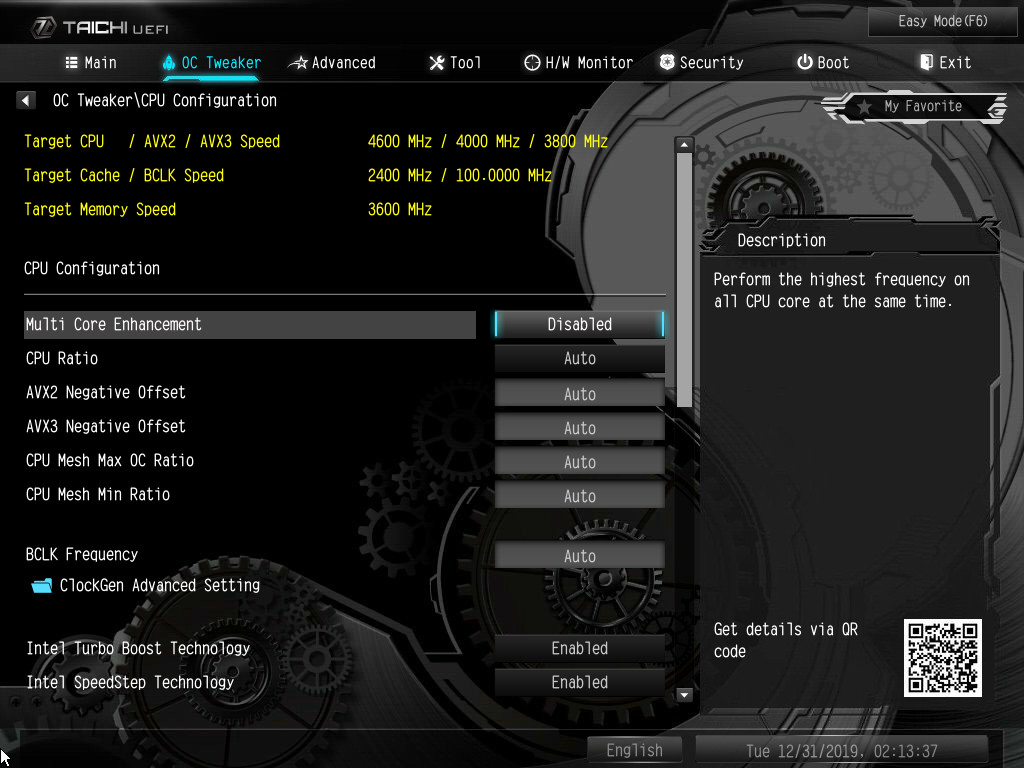The height and width of the screenshot is (768, 1024).
Task: Click the back arrow beside the breadcrumb
Action: 26,101
